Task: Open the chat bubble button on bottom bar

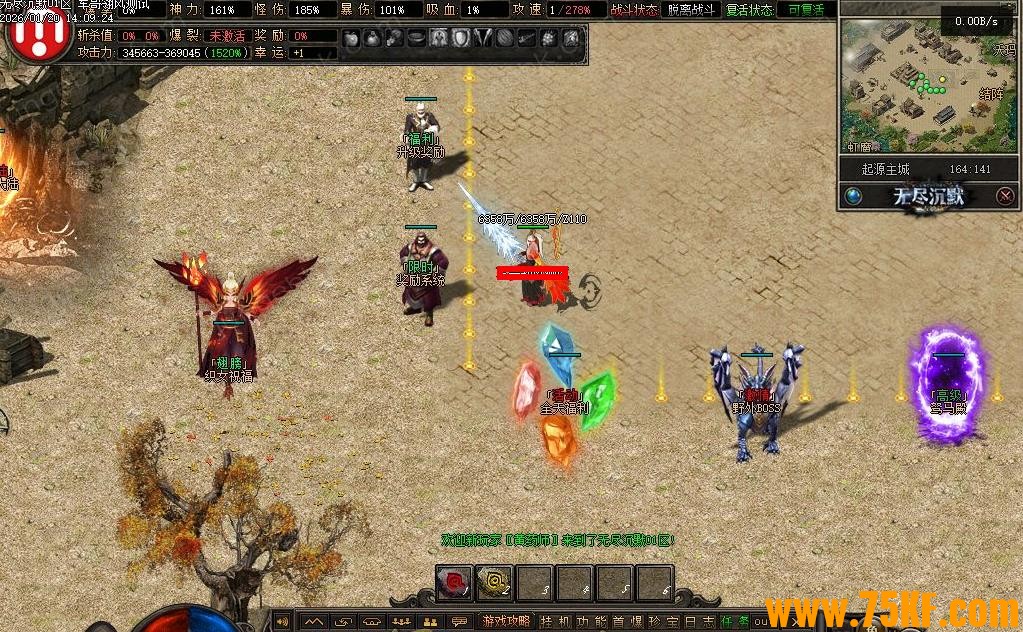Action: tap(459, 622)
